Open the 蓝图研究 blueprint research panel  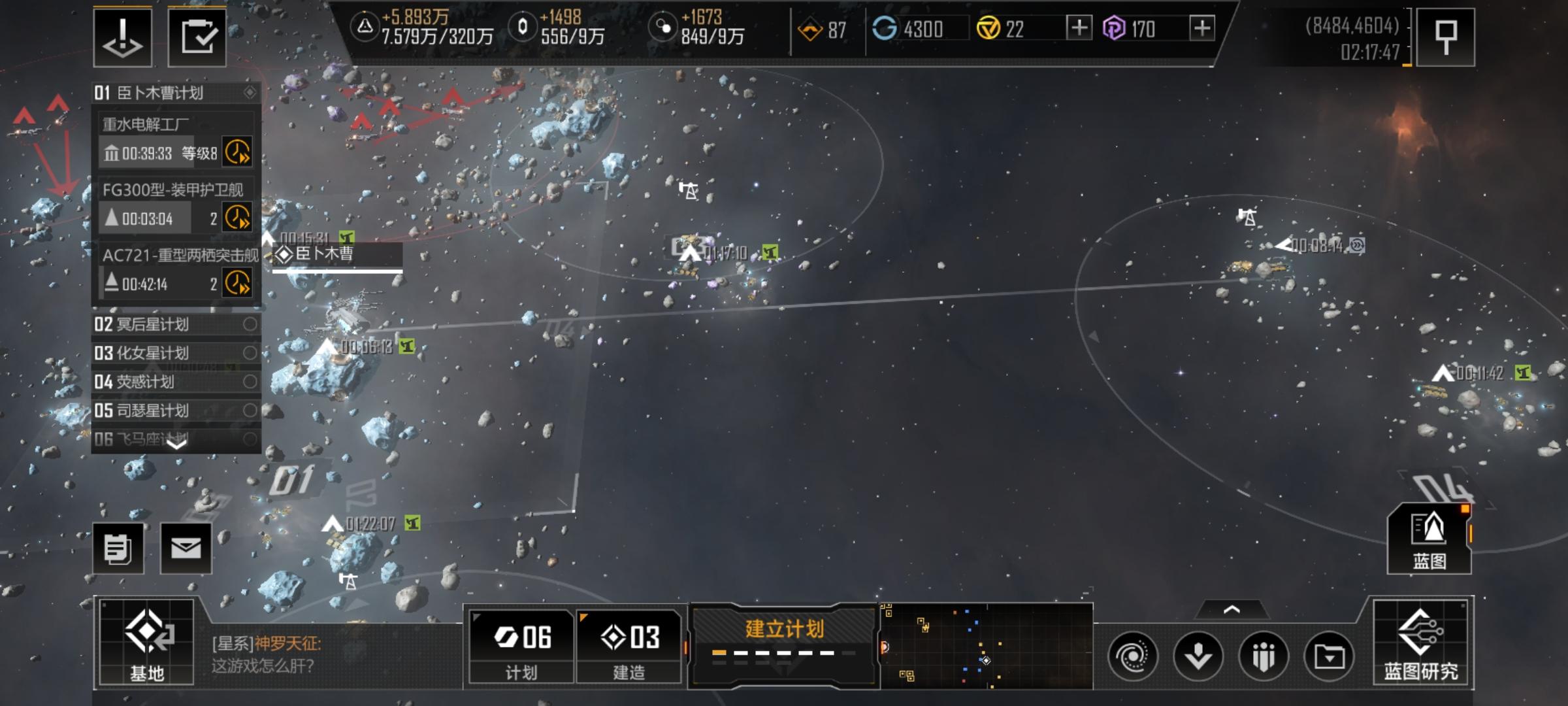point(1420,643)
